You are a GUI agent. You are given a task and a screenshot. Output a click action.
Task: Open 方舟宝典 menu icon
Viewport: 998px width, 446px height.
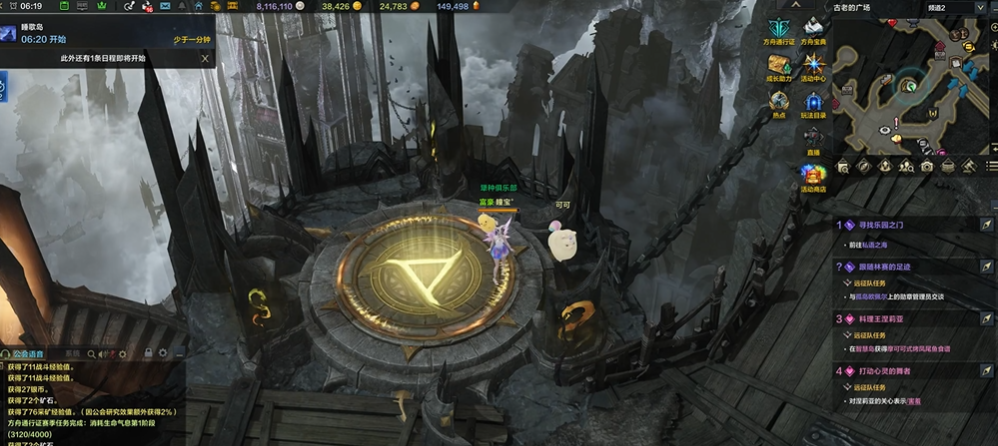click(x=814, y=30)
